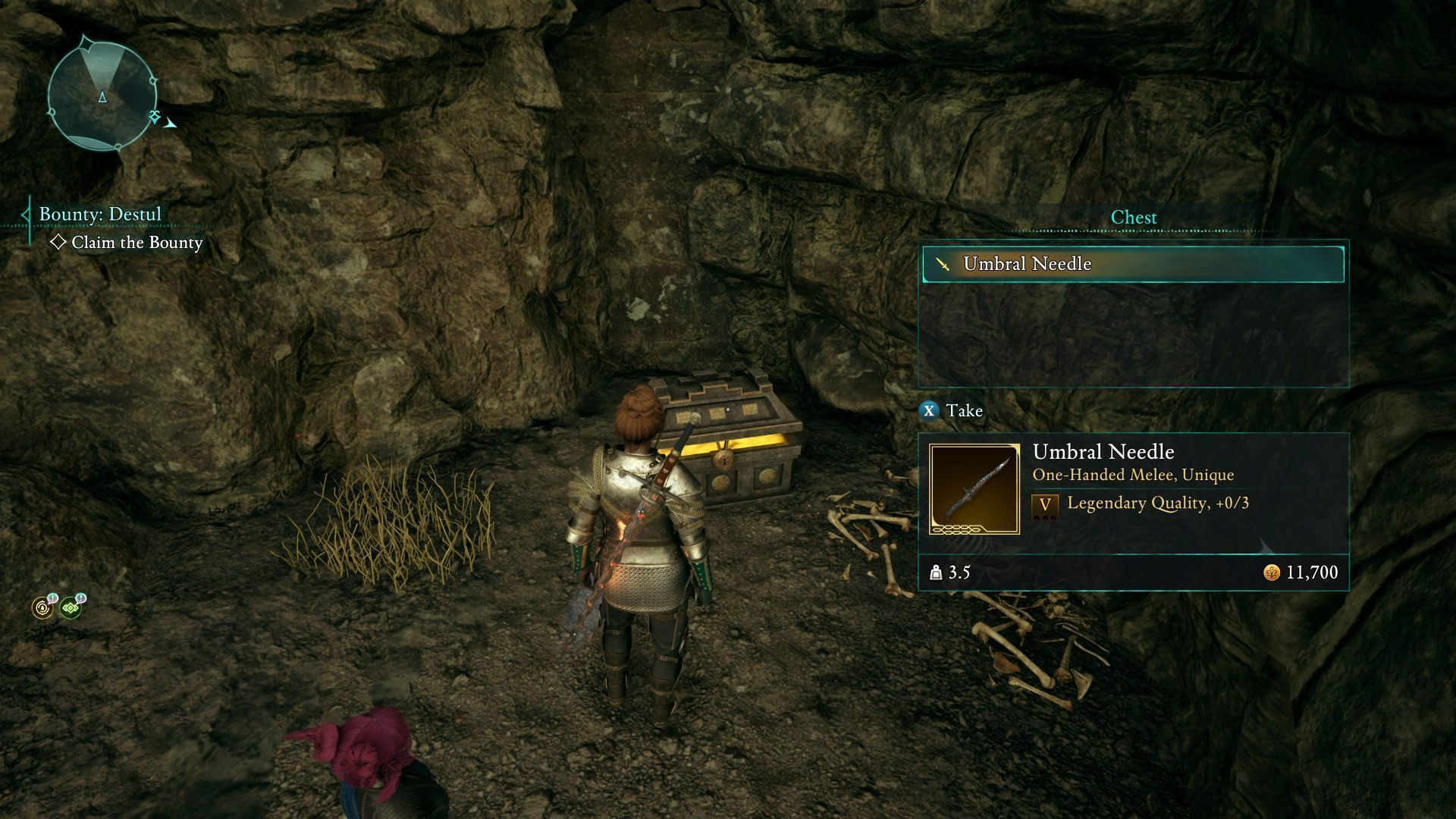
Task: Select the Claim the Bounty objective
Action: tap(136, 243)
